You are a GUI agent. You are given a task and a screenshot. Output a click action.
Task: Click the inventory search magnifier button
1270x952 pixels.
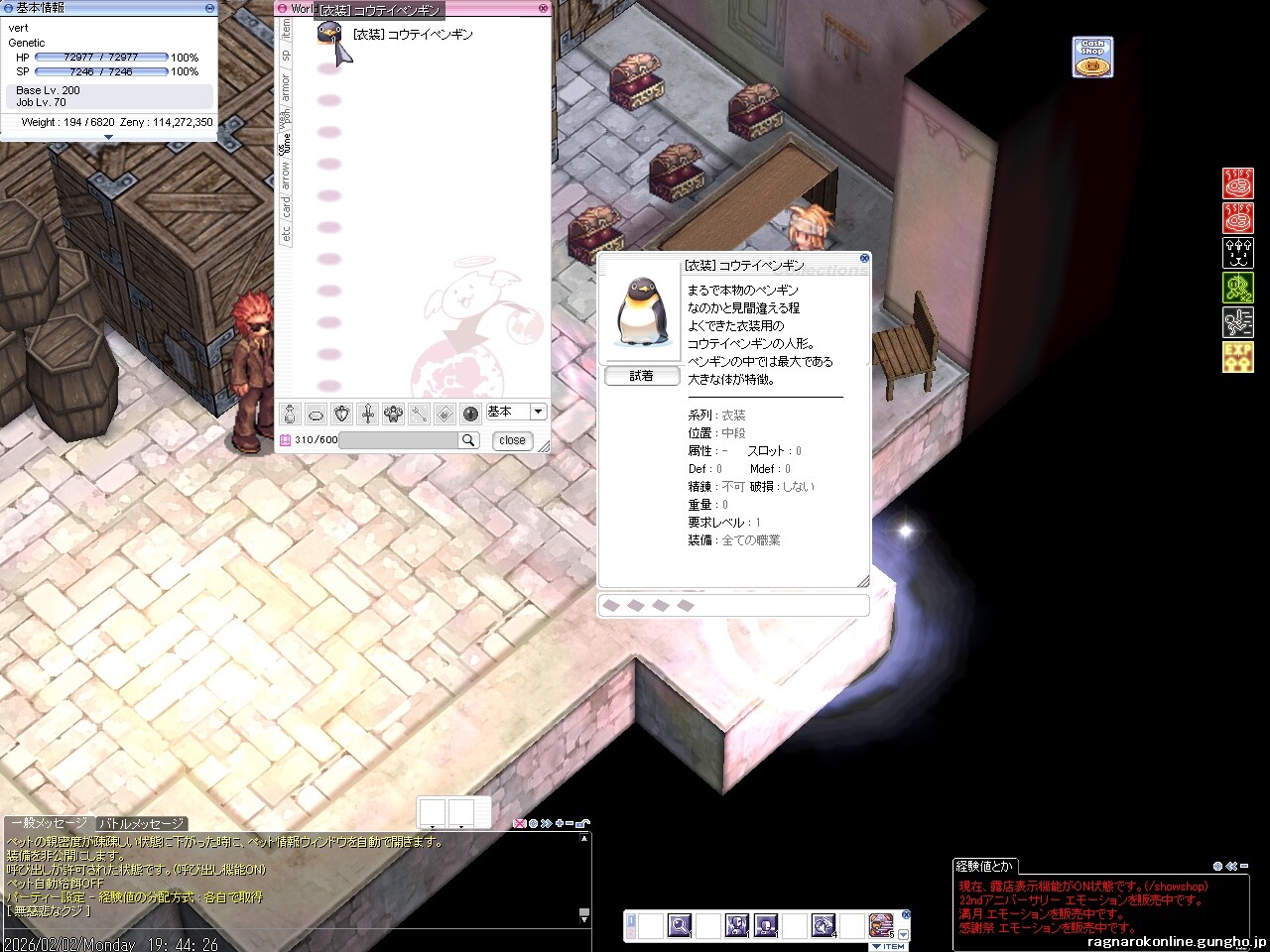tap(467, 440)
